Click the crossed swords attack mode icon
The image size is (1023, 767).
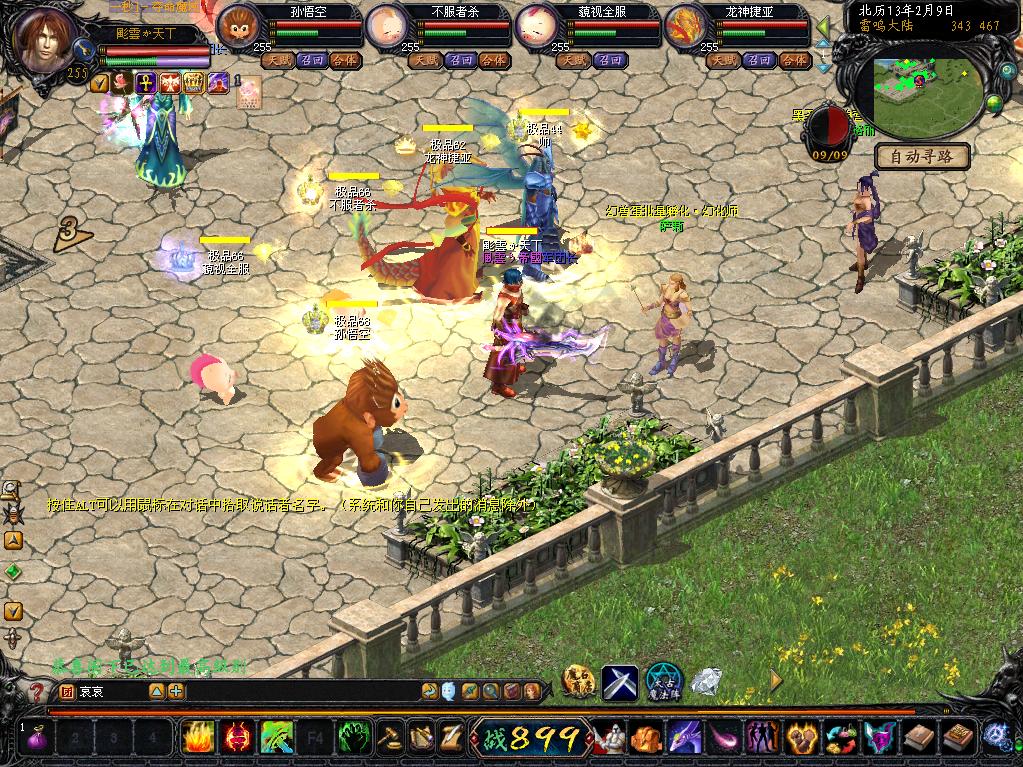click(x=620, y=682)
